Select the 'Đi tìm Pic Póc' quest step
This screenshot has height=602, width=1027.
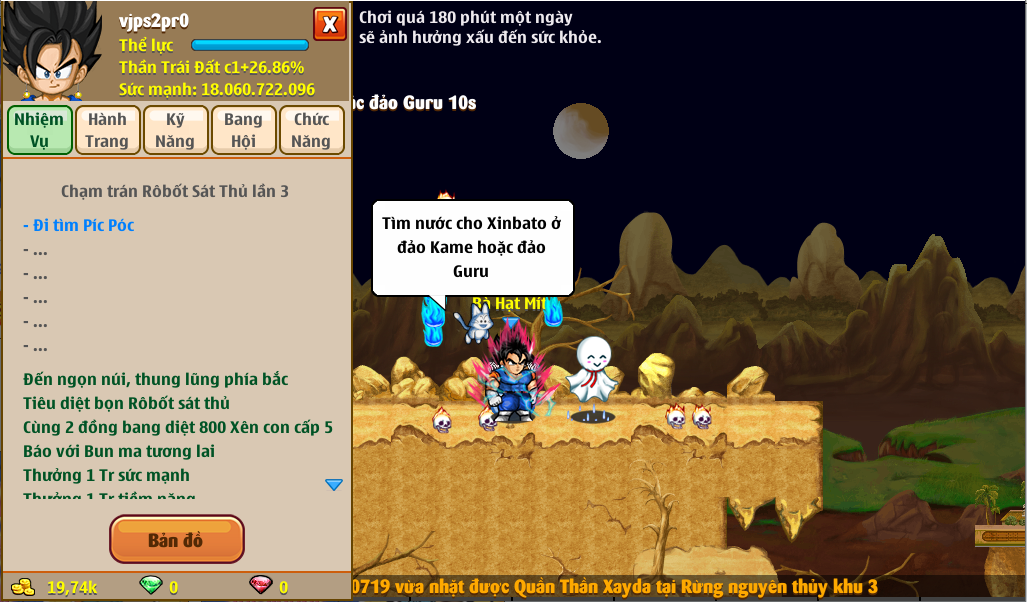pos(79,225)
